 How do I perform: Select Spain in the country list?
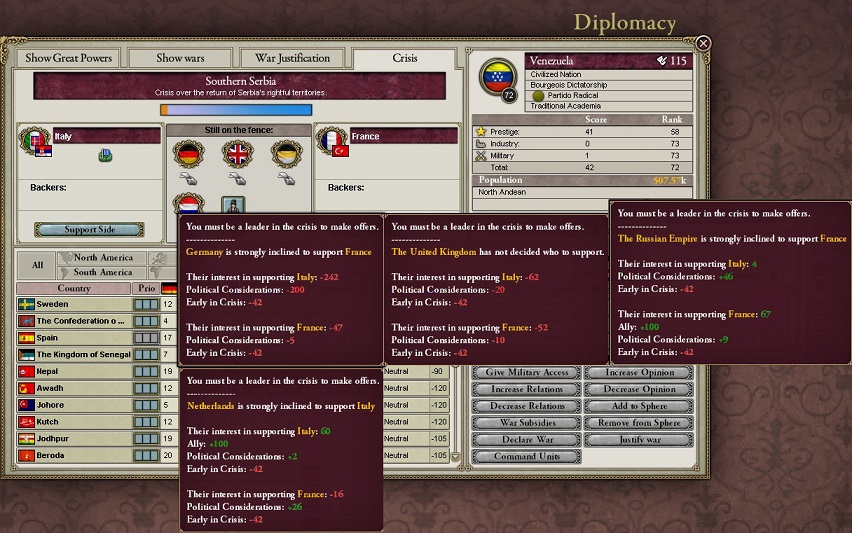tap(74, 338)
